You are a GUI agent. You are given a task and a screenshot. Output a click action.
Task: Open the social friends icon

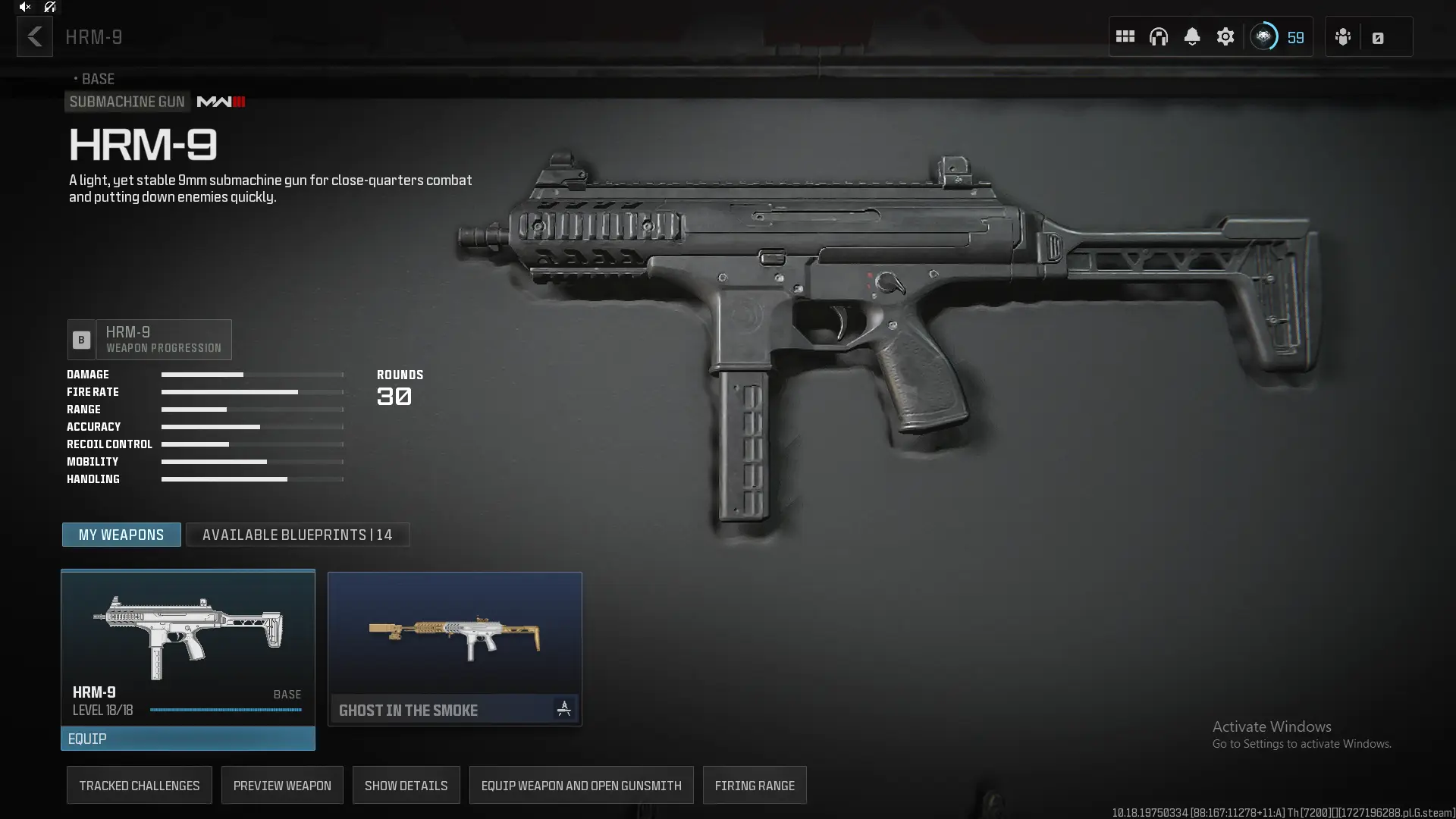(x=1343, y=36)
